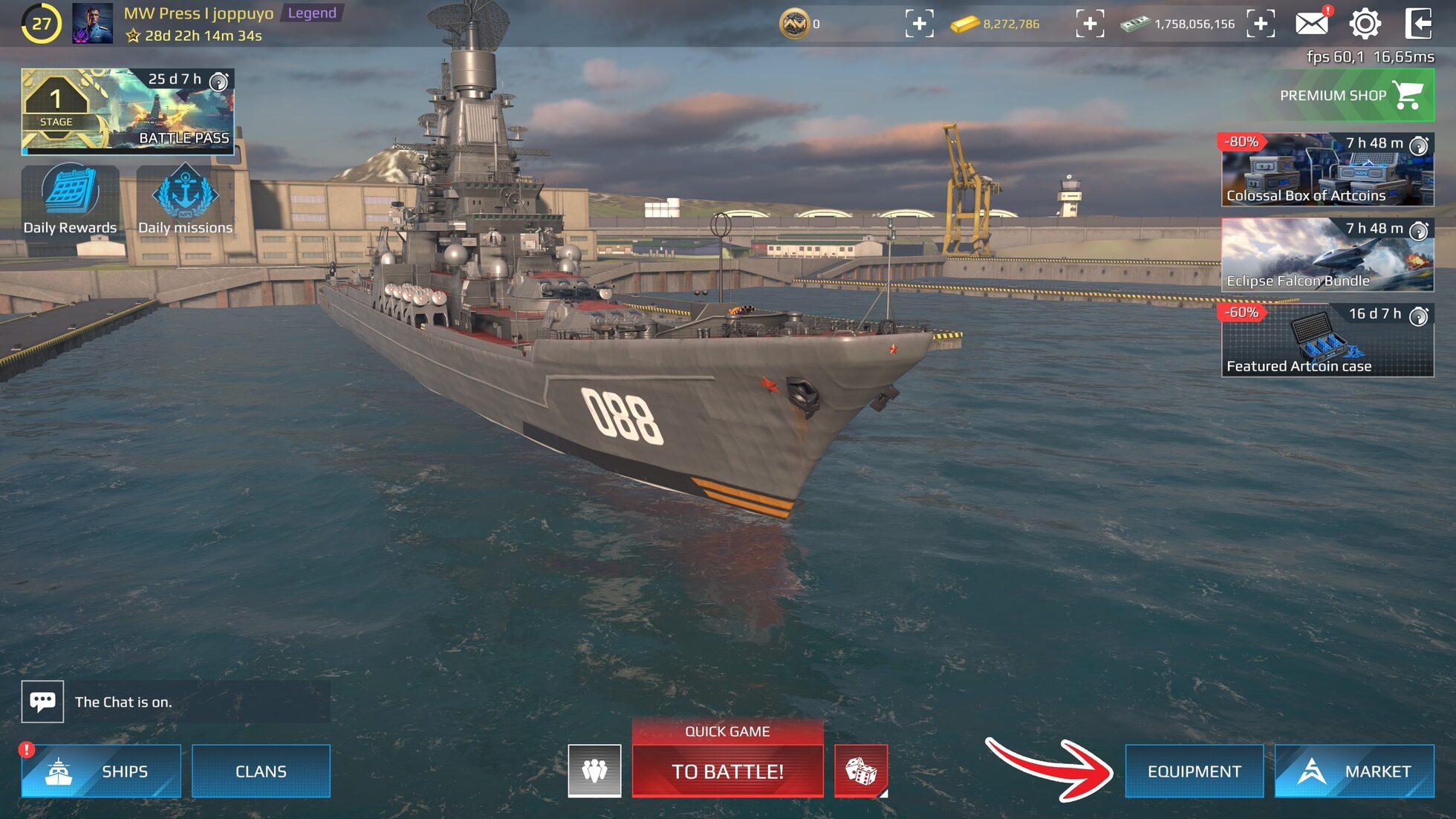Open the Featured Artcoin case offer
The width and height of the screenshot is (1456, 819).
pos(1326,342)
